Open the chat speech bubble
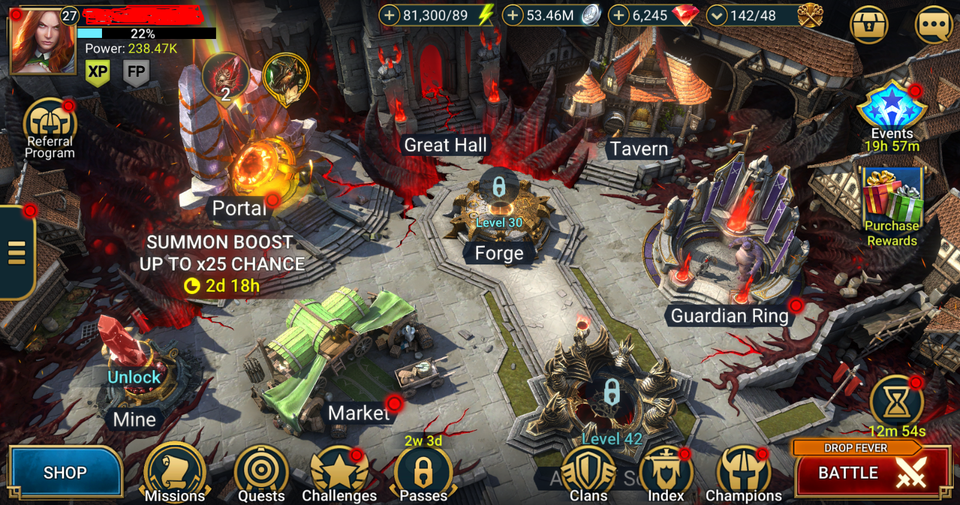 tap(934, 25)
